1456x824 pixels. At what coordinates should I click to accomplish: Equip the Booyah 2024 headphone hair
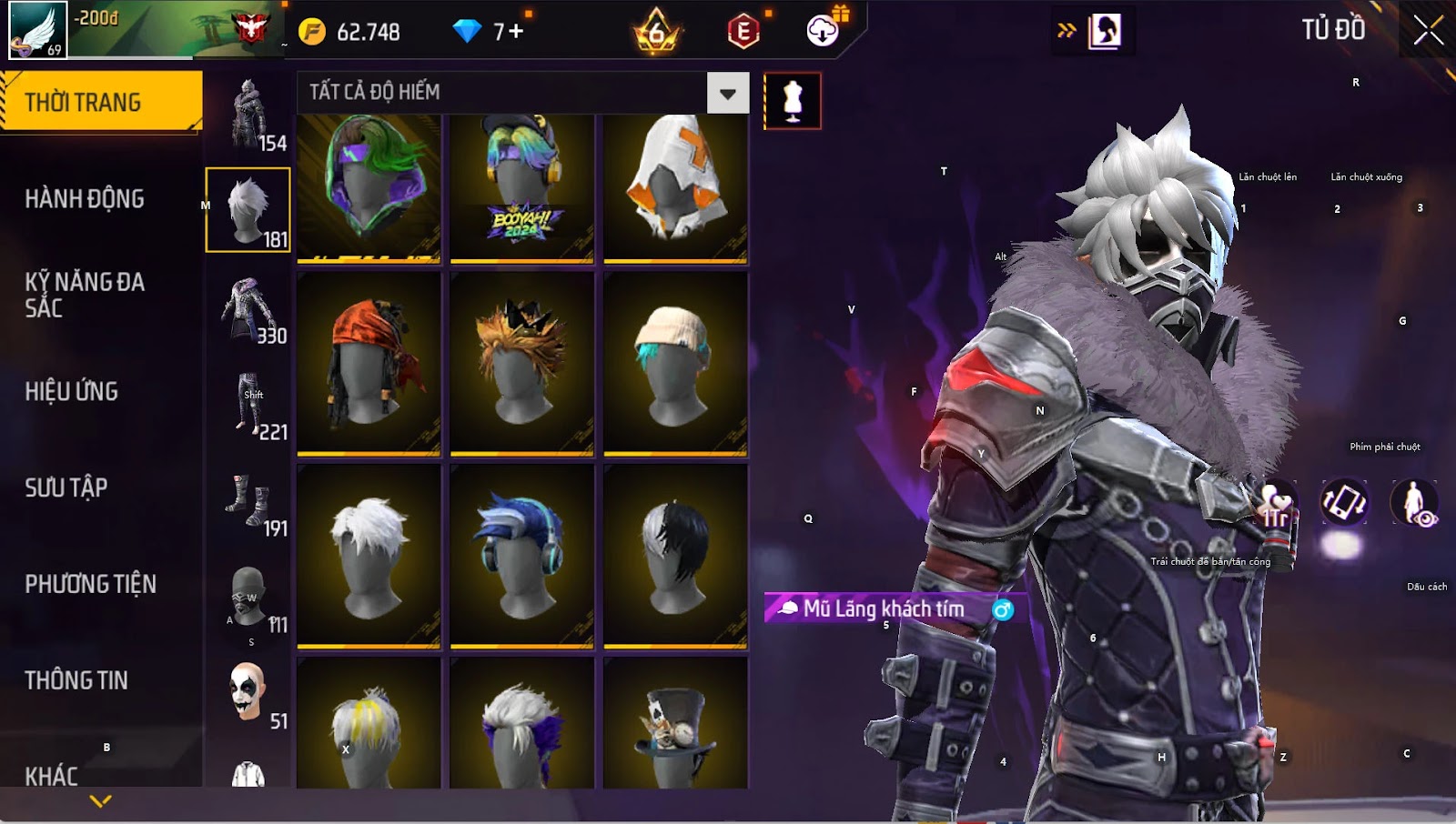(521, 187)
